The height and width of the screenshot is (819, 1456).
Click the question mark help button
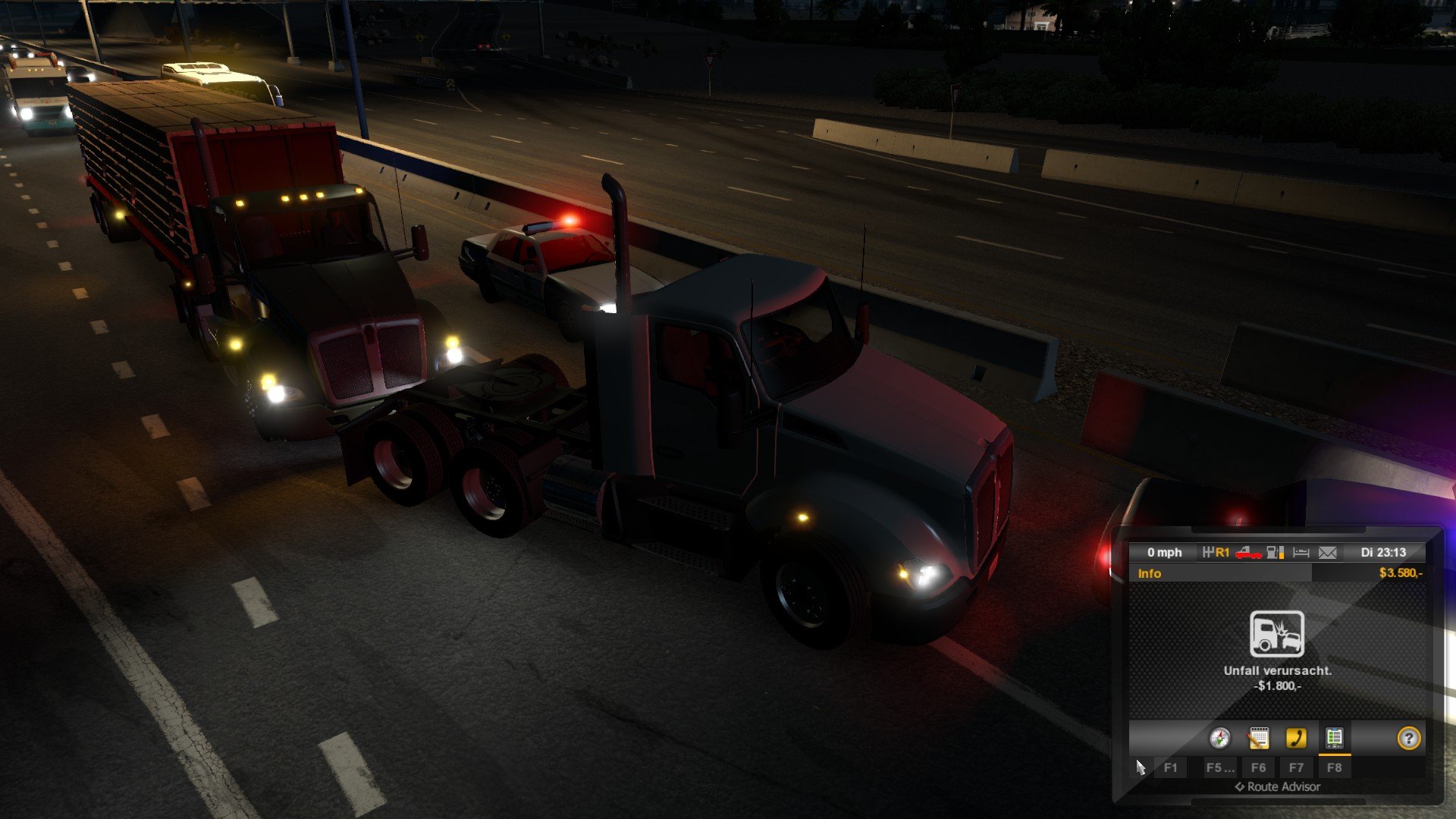[1408, 738]
